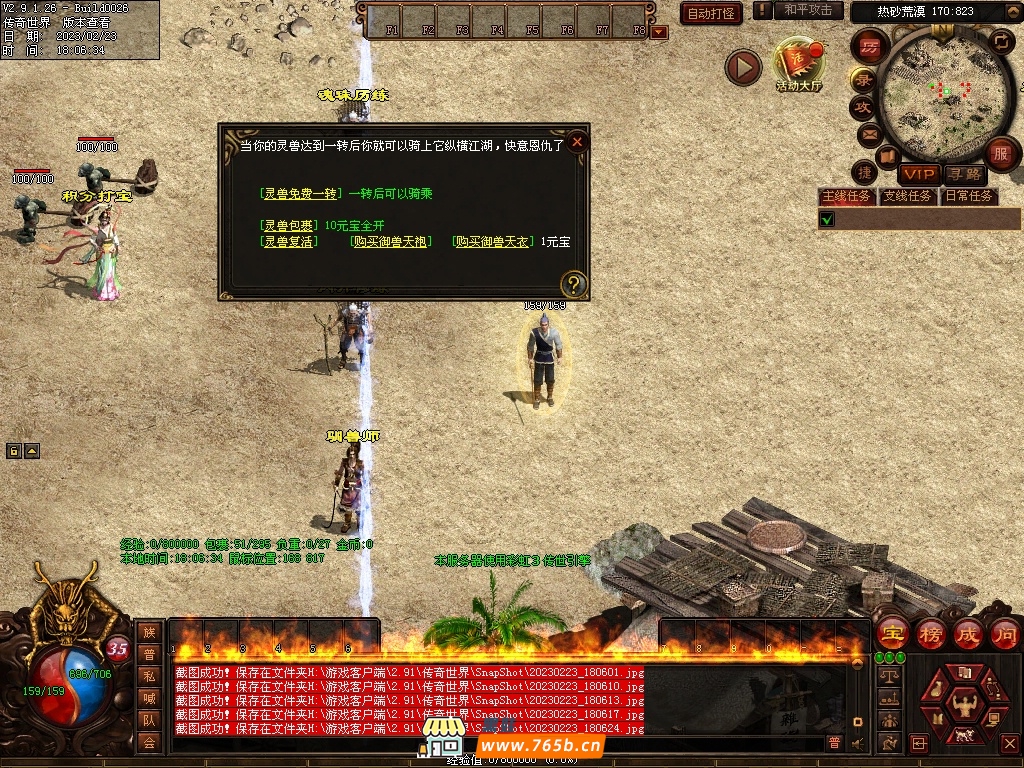This screenshot has height=768, width=1024.
Task: Open the VIP panel
Action: coord(918,174)
